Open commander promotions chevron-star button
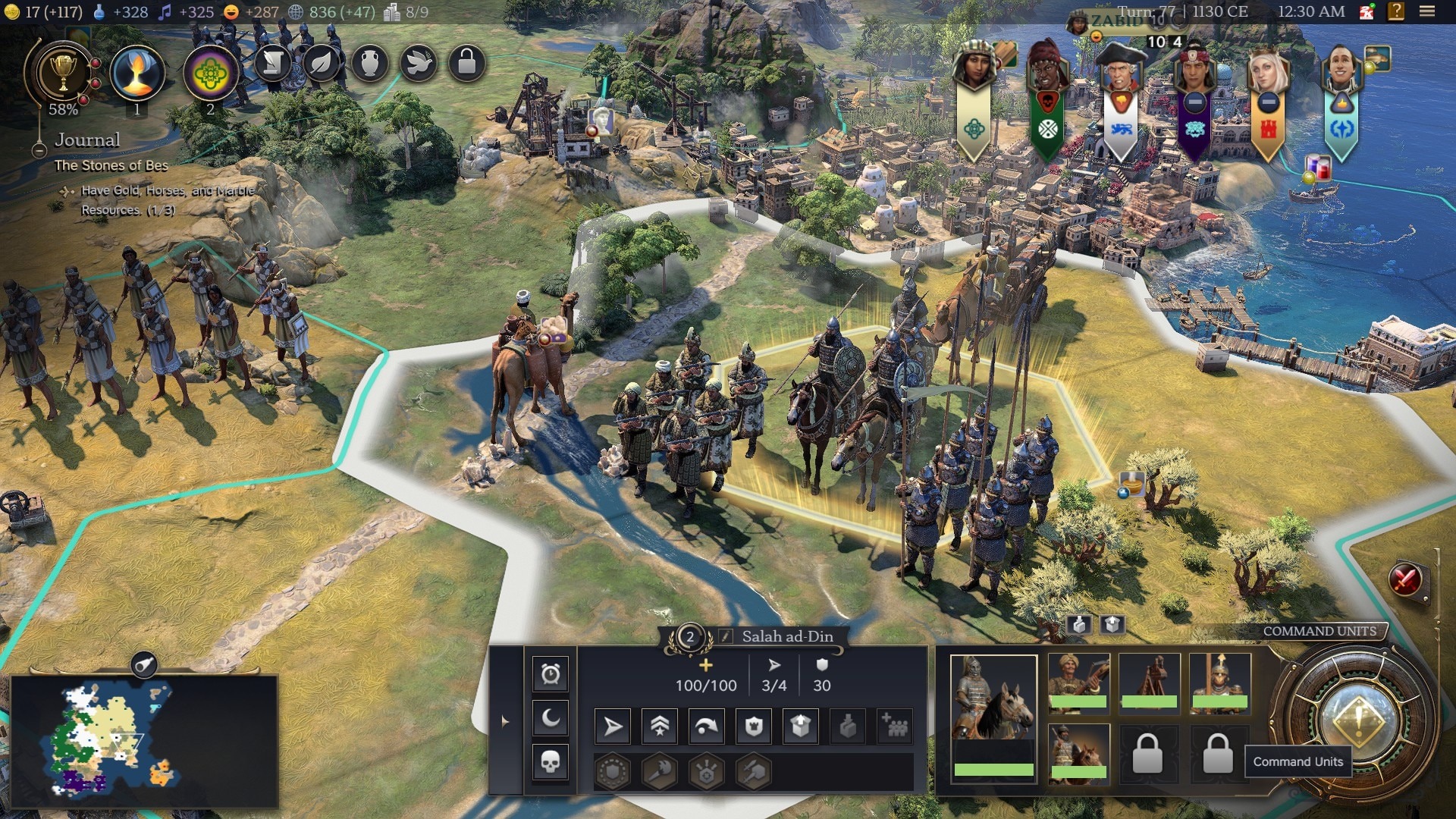The height and width of the screenshot is (819, 1456). click(x=660, y=726)
